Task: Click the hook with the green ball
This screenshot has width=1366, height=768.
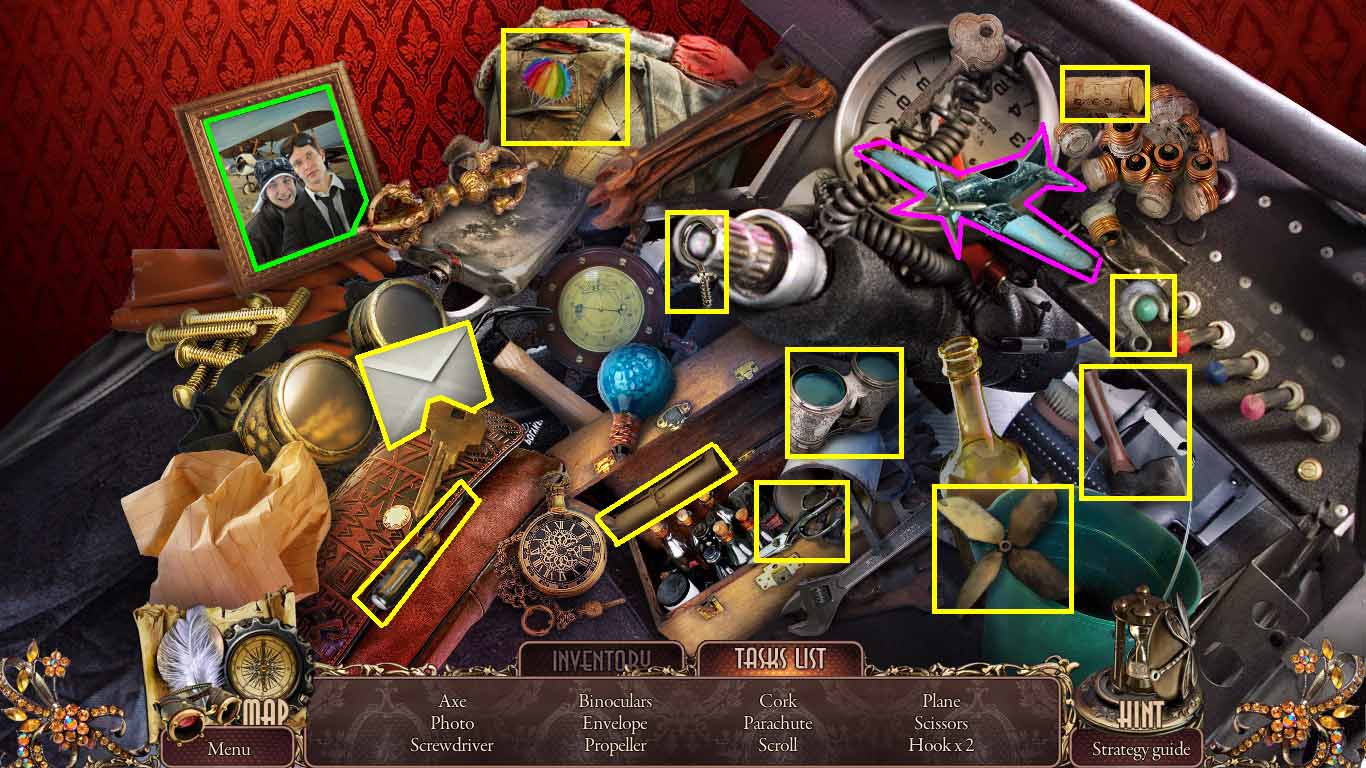Action: 1141,315
